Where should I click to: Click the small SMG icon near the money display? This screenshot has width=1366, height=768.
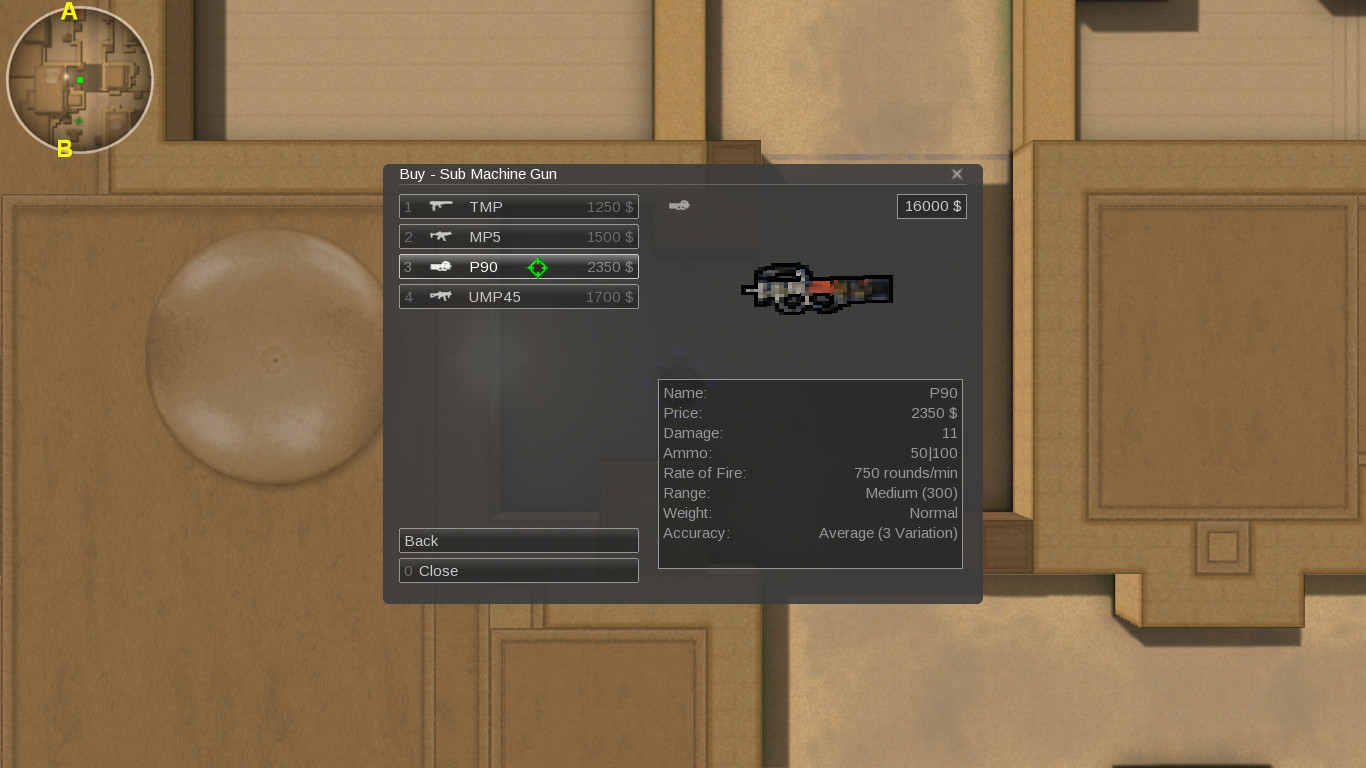coord(680,205)
